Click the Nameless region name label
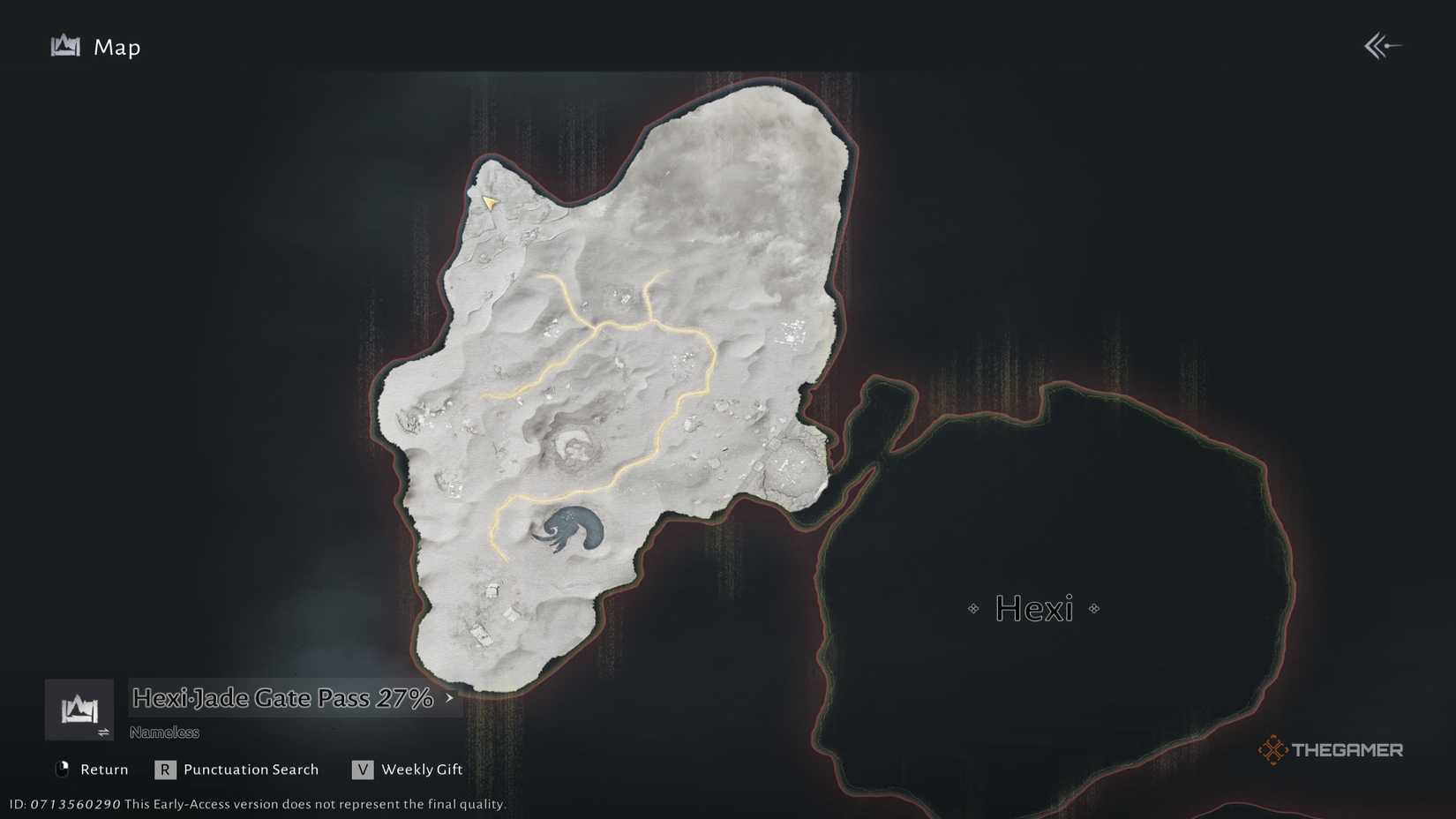The height and width of the screenshot is (819, 1456). (164, 732)
